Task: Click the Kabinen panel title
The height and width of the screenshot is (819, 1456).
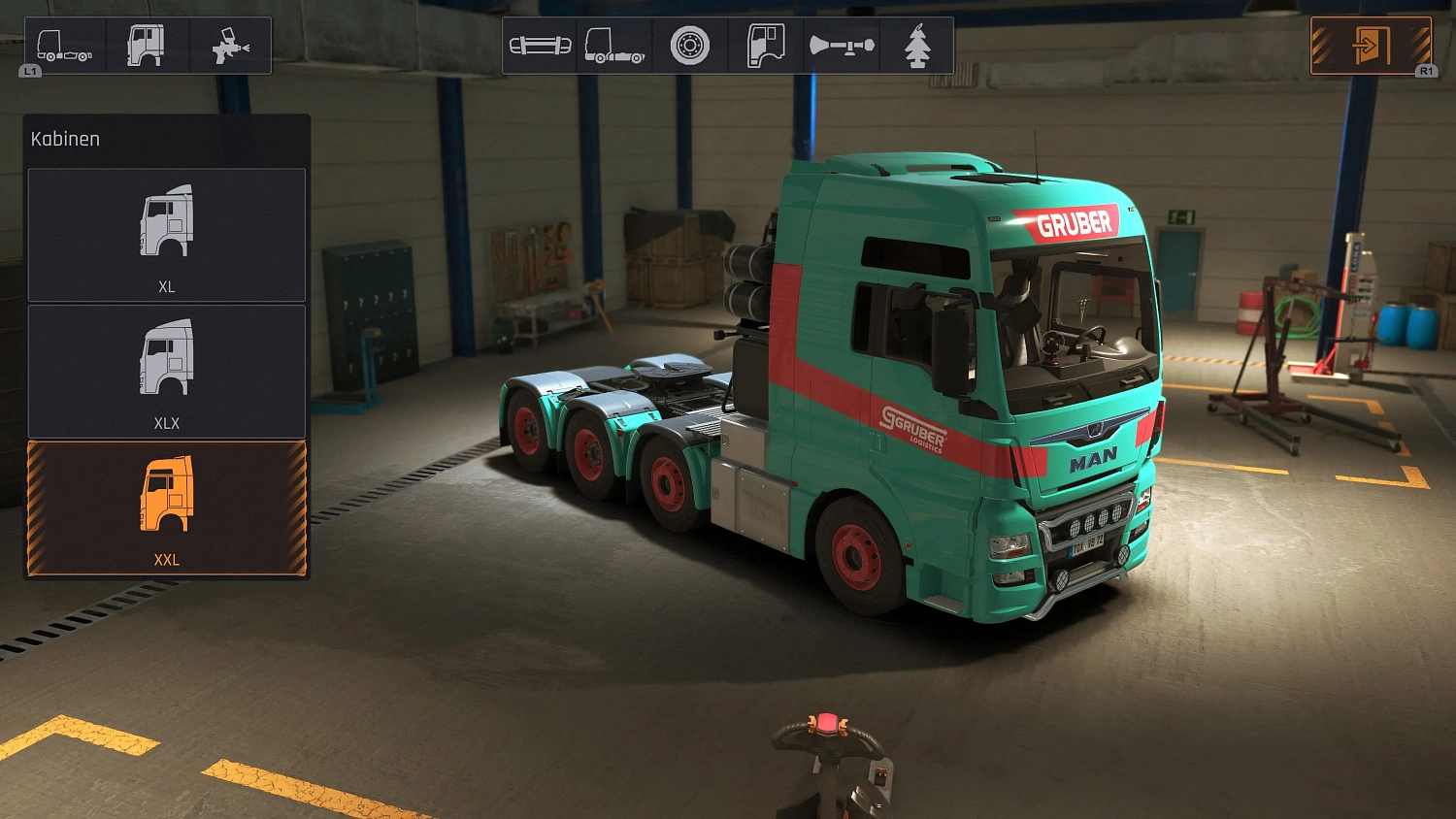Action: pos(64,138)
